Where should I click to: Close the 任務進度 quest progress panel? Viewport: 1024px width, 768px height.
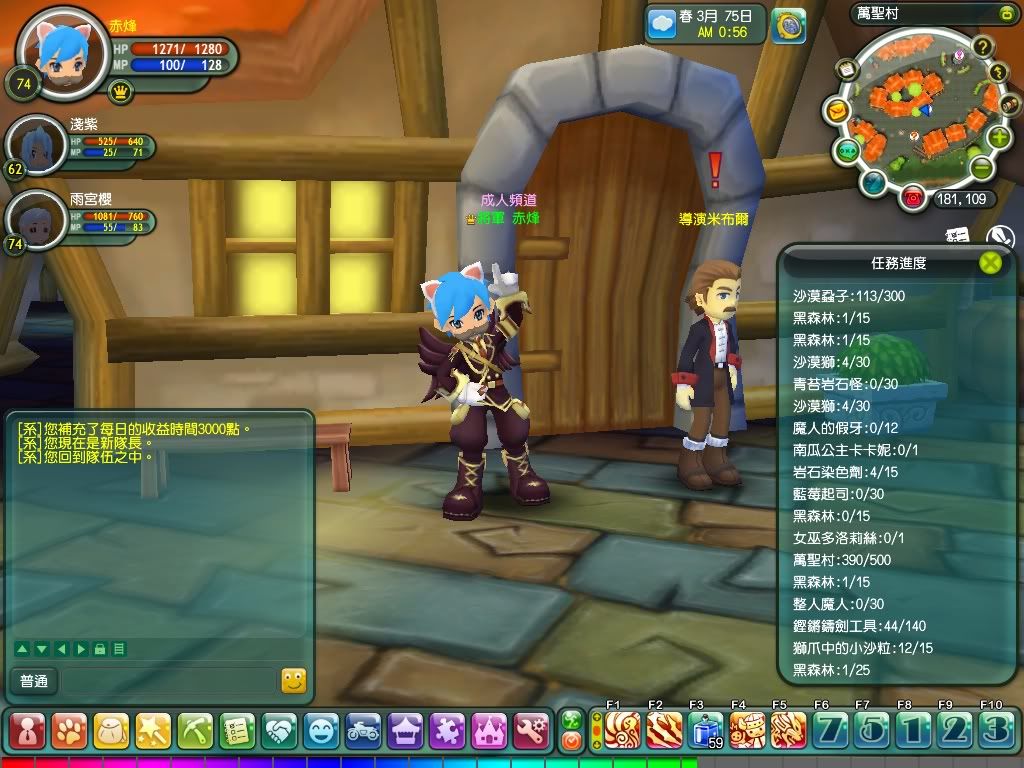pyautogui.click(x=990, y=263)
